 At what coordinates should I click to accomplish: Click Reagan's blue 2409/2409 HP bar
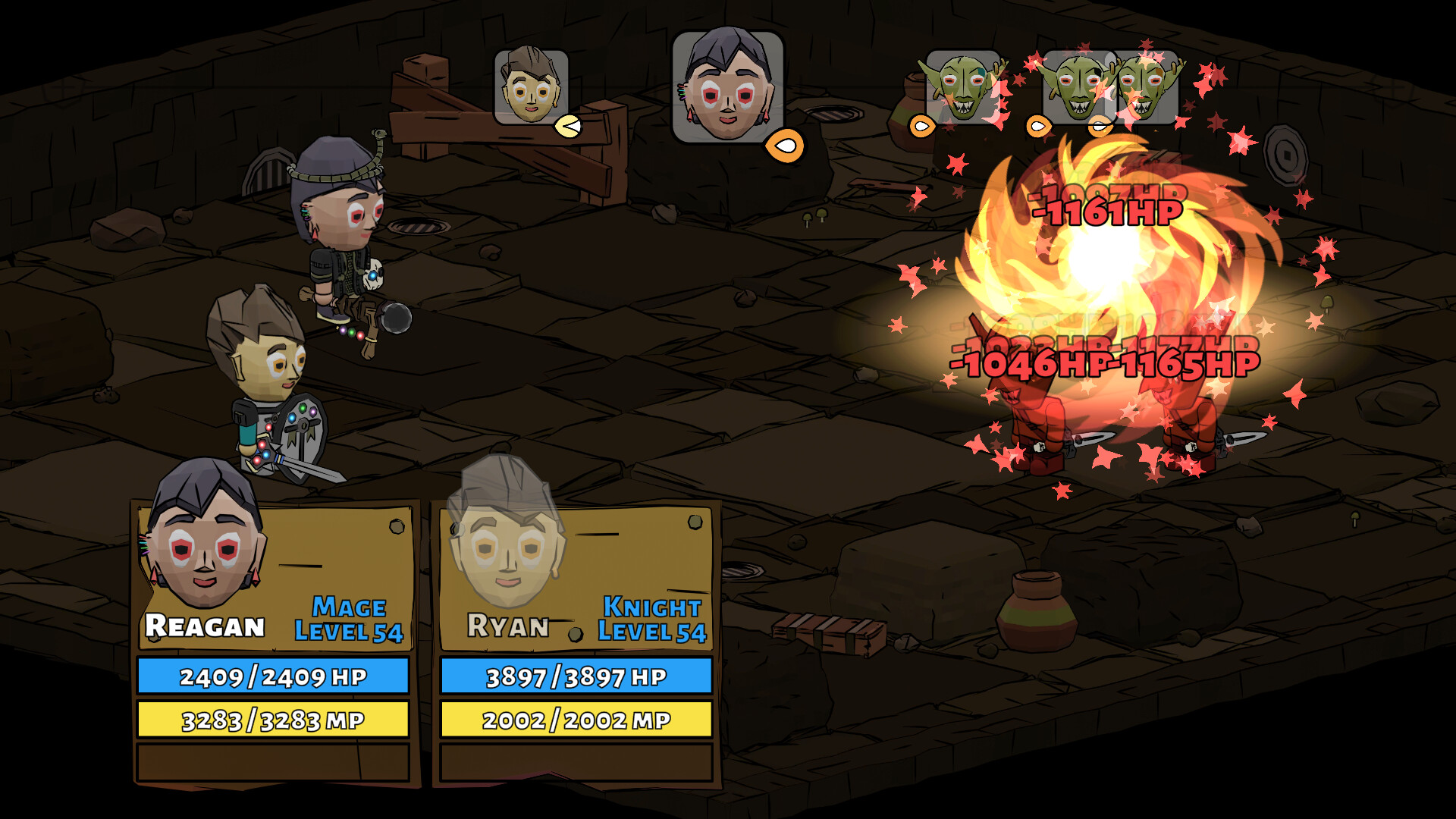(x=273, y=675)
